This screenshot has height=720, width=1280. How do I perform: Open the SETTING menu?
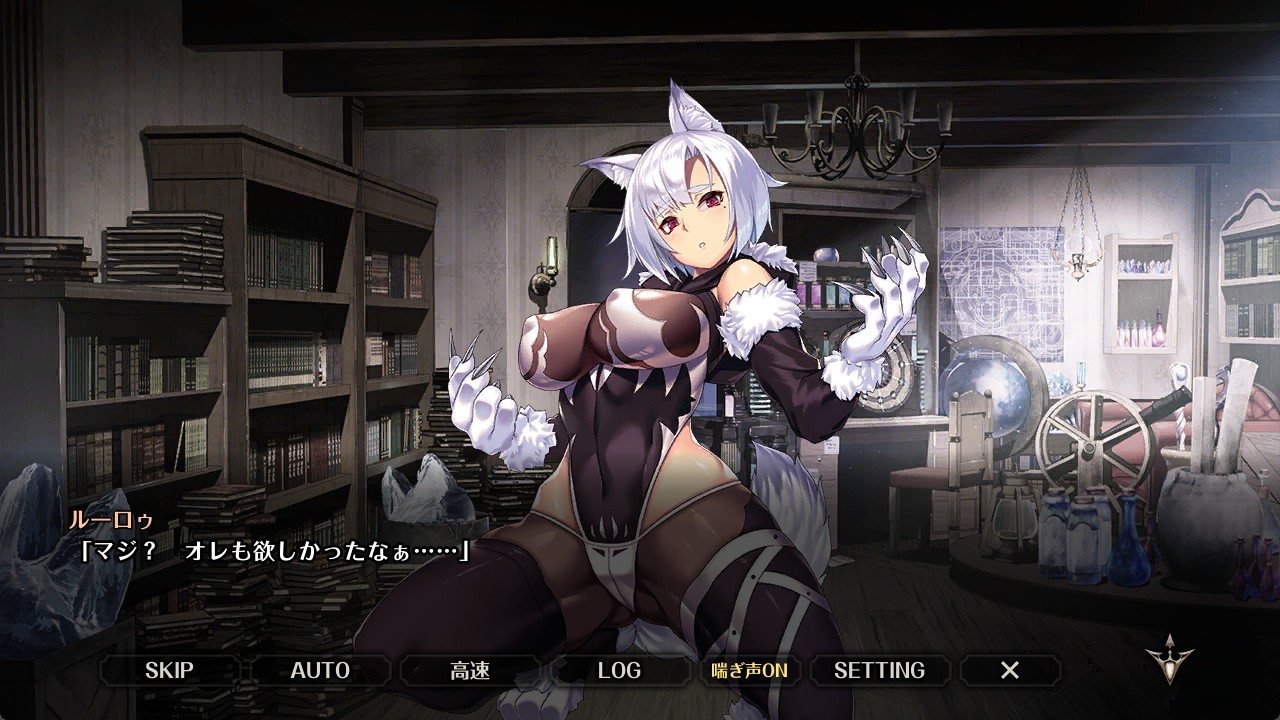[879, 670]
